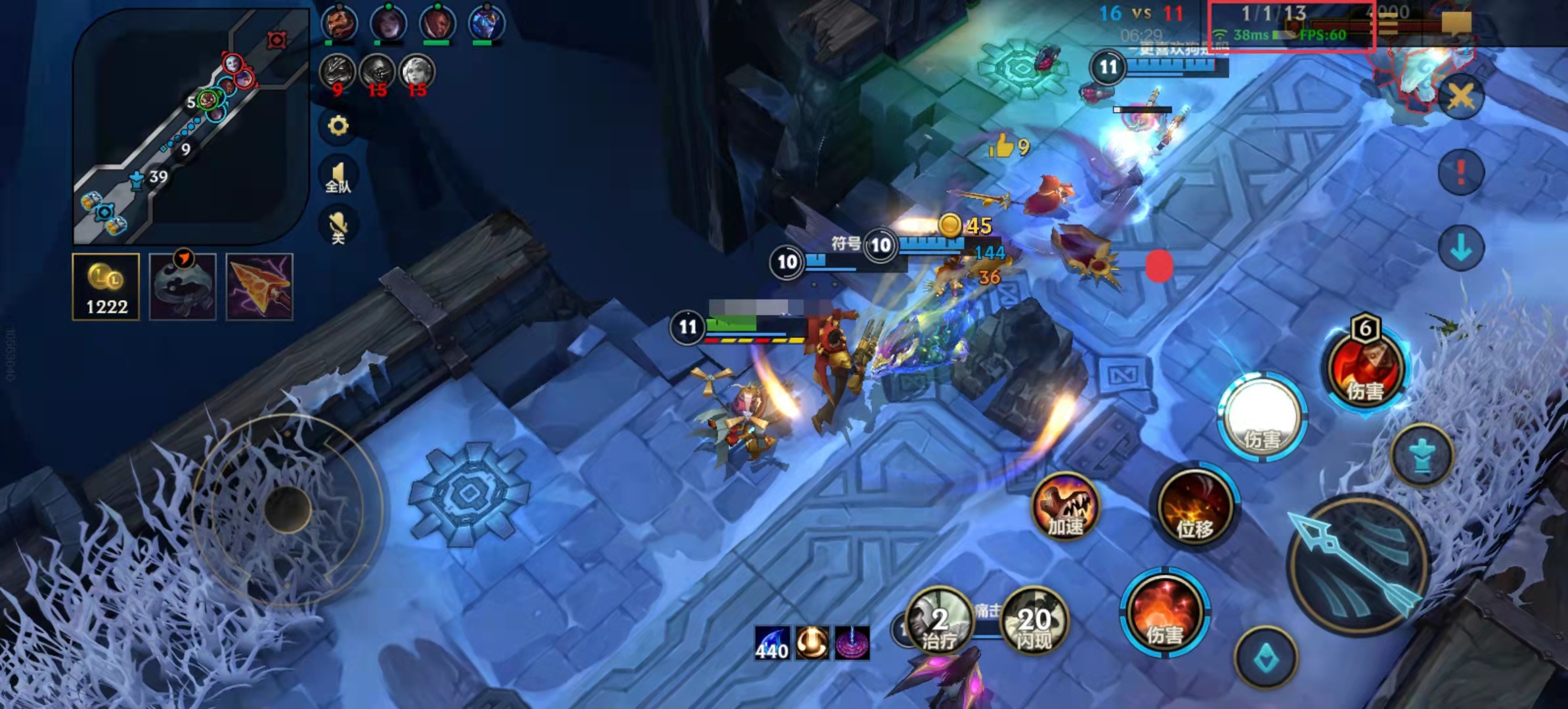Open the gear settings menu

click(338, 125)
